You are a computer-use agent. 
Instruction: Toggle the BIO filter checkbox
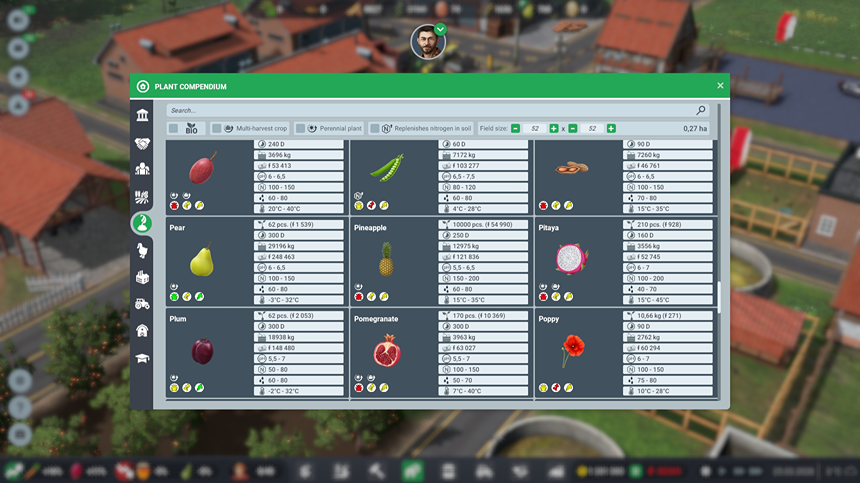click(173, 129)
